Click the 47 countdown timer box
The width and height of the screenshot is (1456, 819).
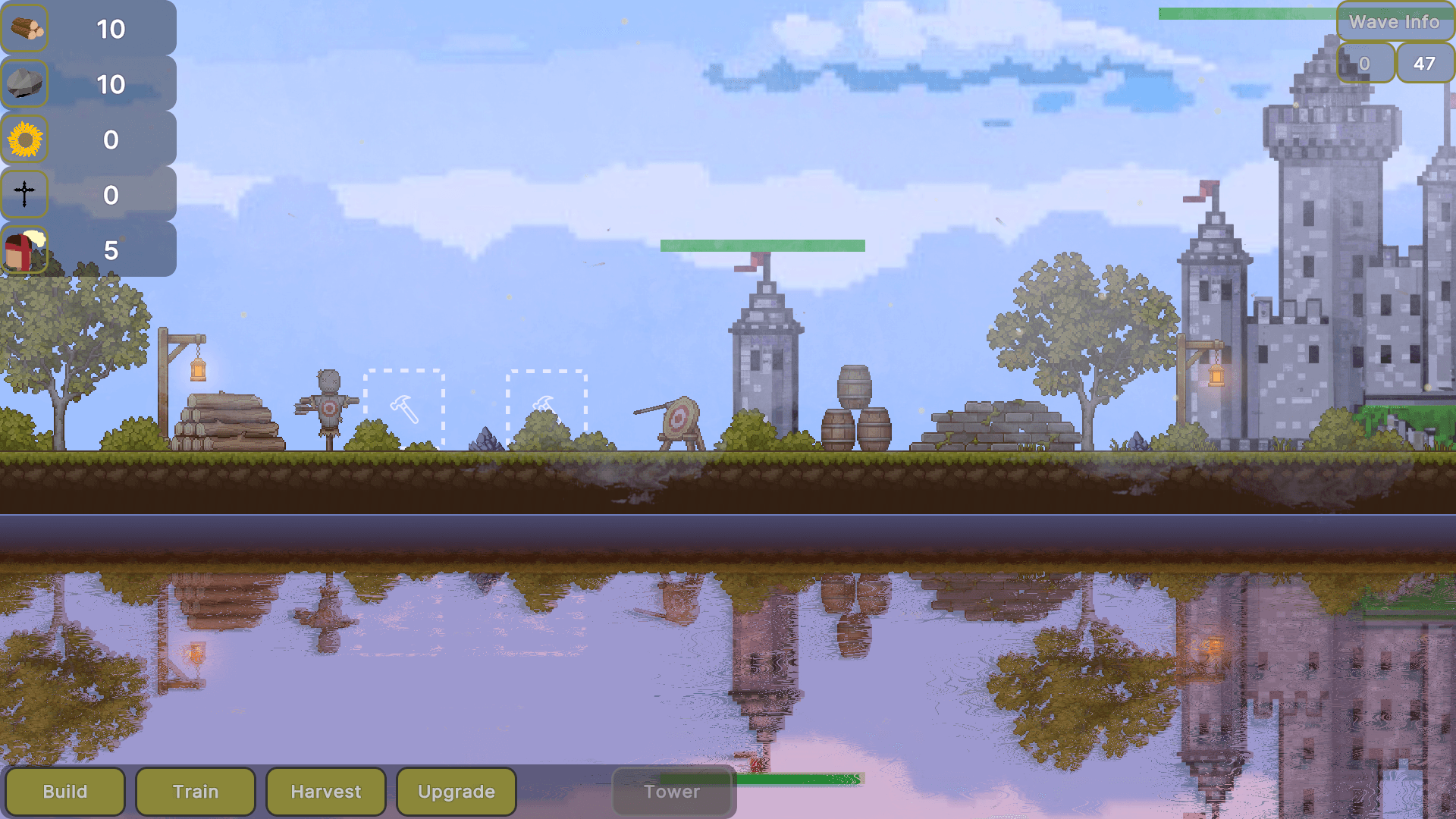click(1425, 63)
